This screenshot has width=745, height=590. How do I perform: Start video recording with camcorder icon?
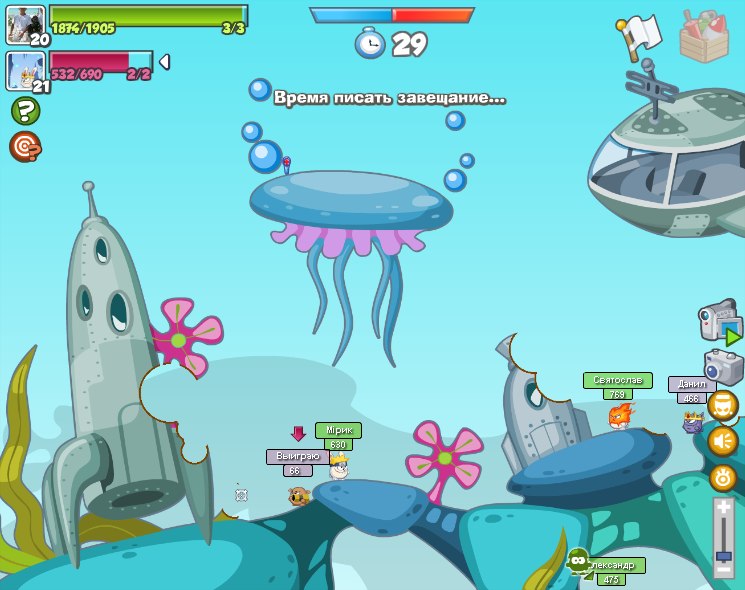point(719,323)
